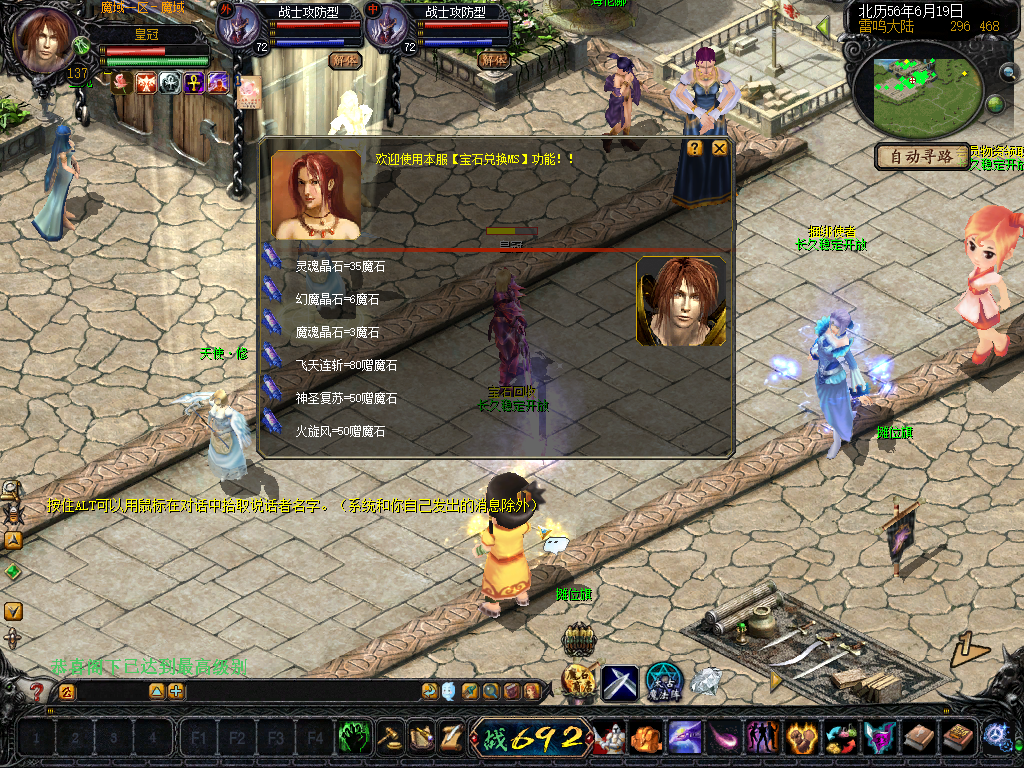Activate the crossed swords skill icon

click(x=619, y=683)
